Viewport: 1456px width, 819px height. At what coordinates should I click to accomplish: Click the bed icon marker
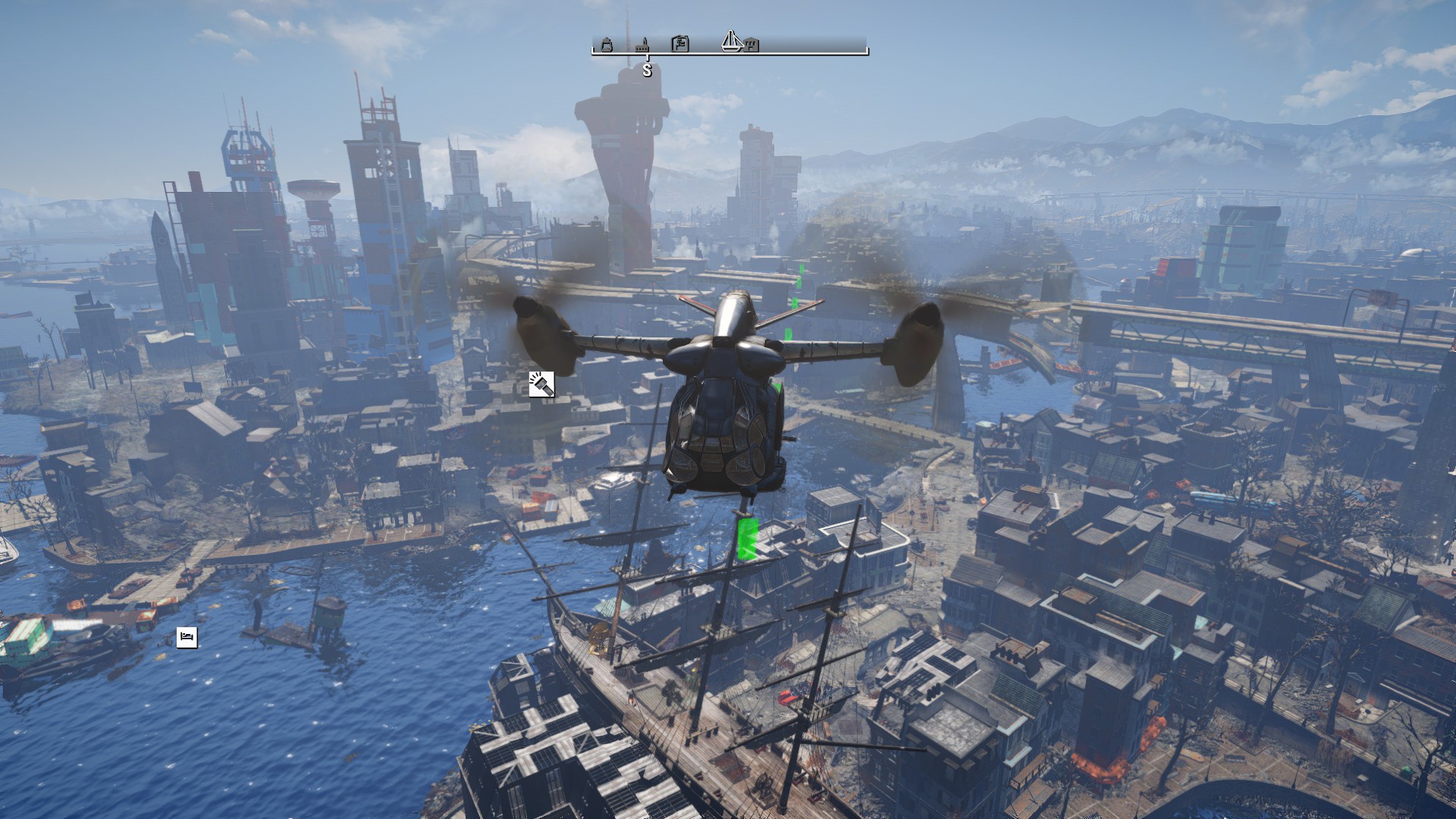(x=187, y=637)
